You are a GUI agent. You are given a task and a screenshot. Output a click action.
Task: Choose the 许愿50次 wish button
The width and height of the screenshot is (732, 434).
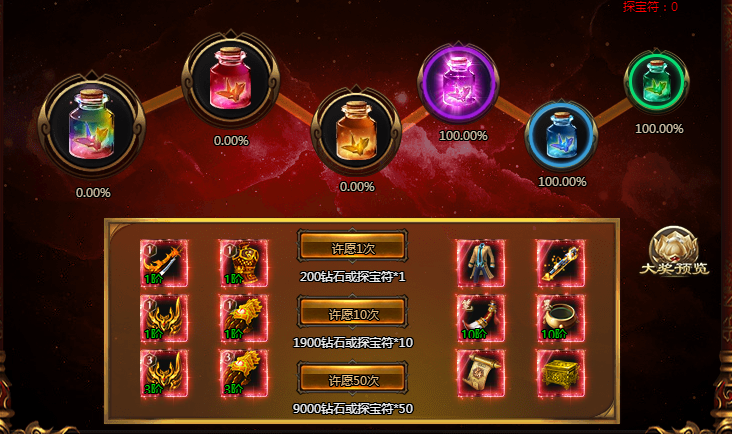(352, 379)
